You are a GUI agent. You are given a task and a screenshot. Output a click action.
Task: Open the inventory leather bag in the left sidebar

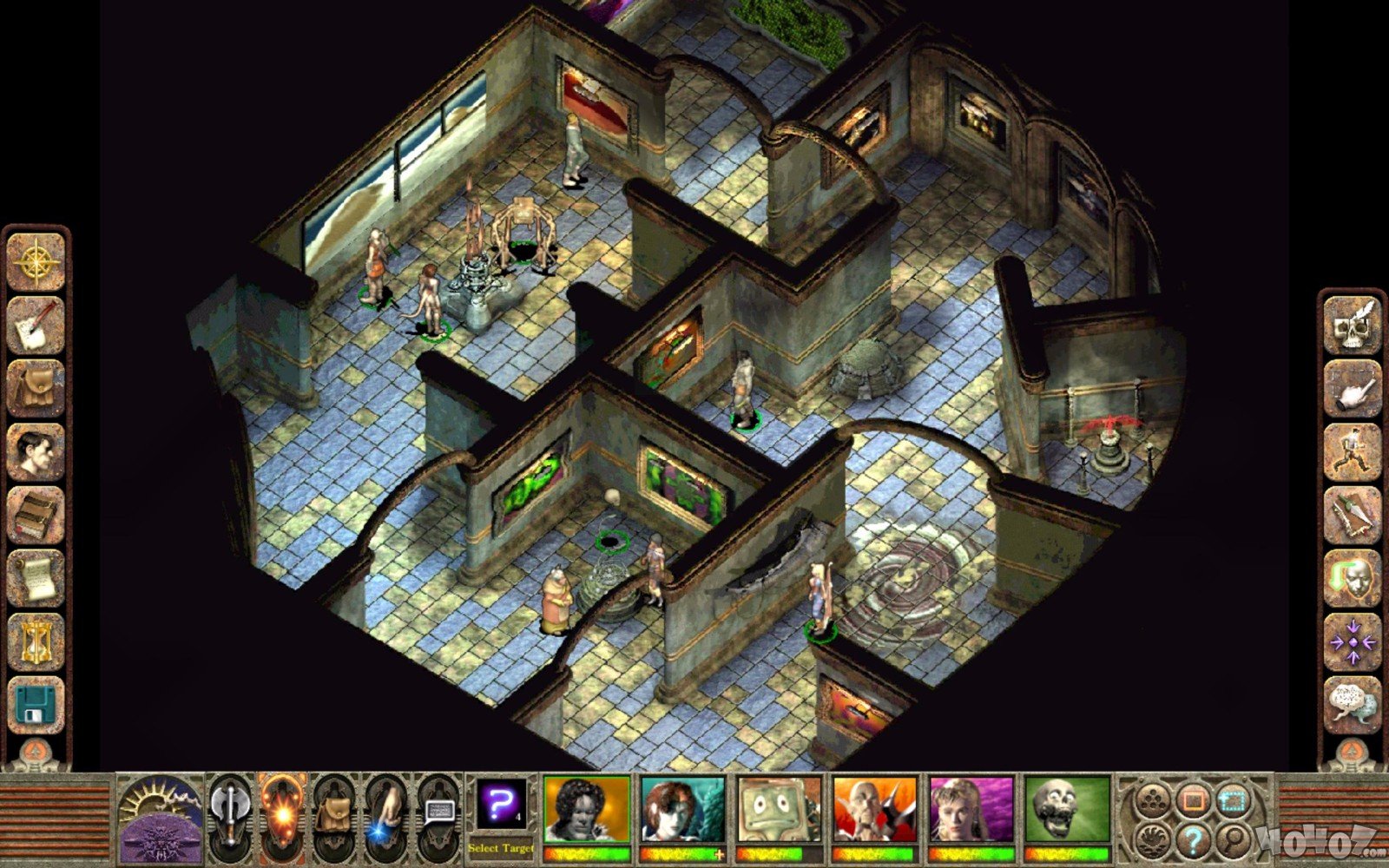pyautogui.click(x=36, y=389)
